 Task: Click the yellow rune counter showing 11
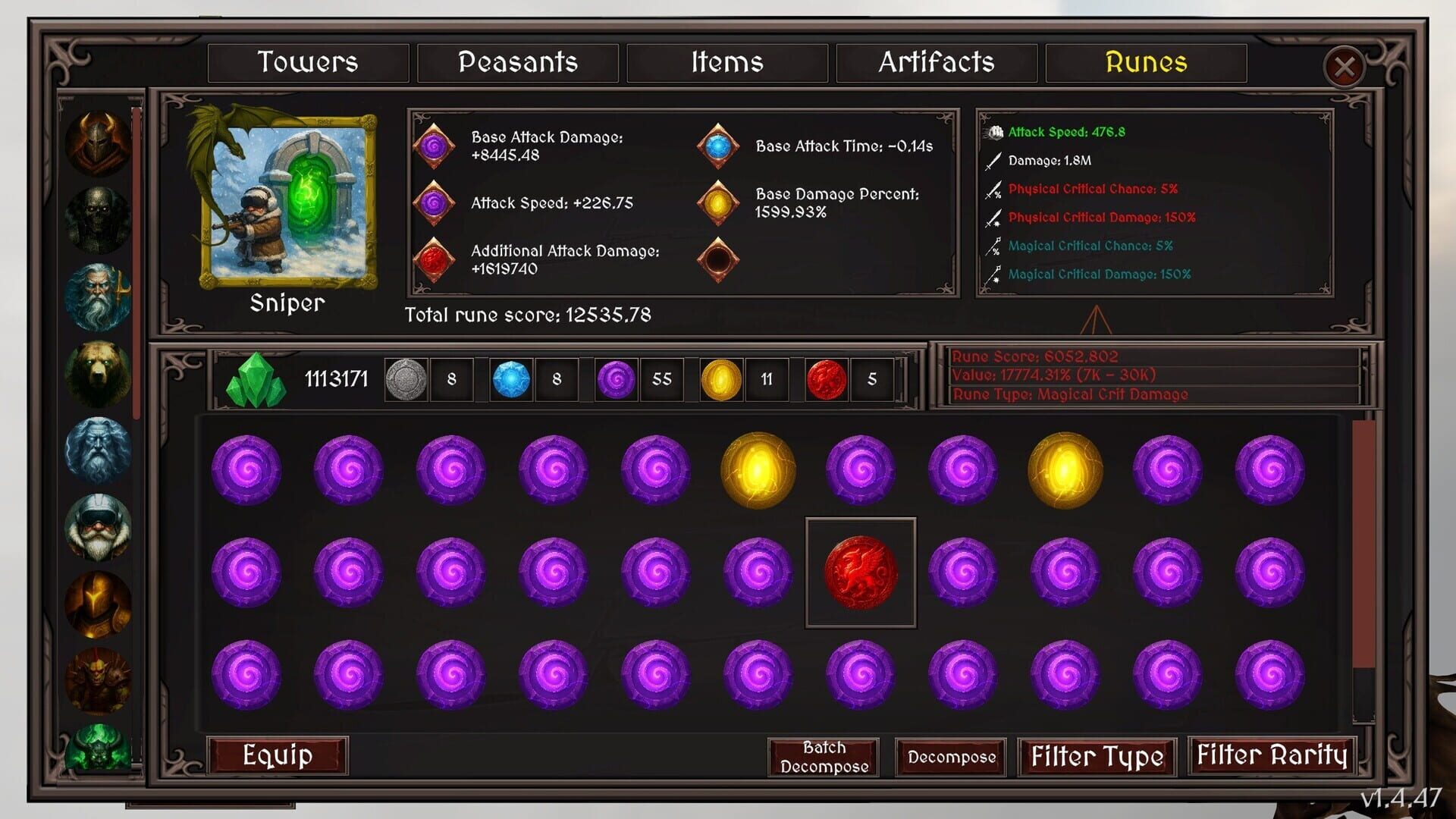pyautogui.click(x=723, y=379)
